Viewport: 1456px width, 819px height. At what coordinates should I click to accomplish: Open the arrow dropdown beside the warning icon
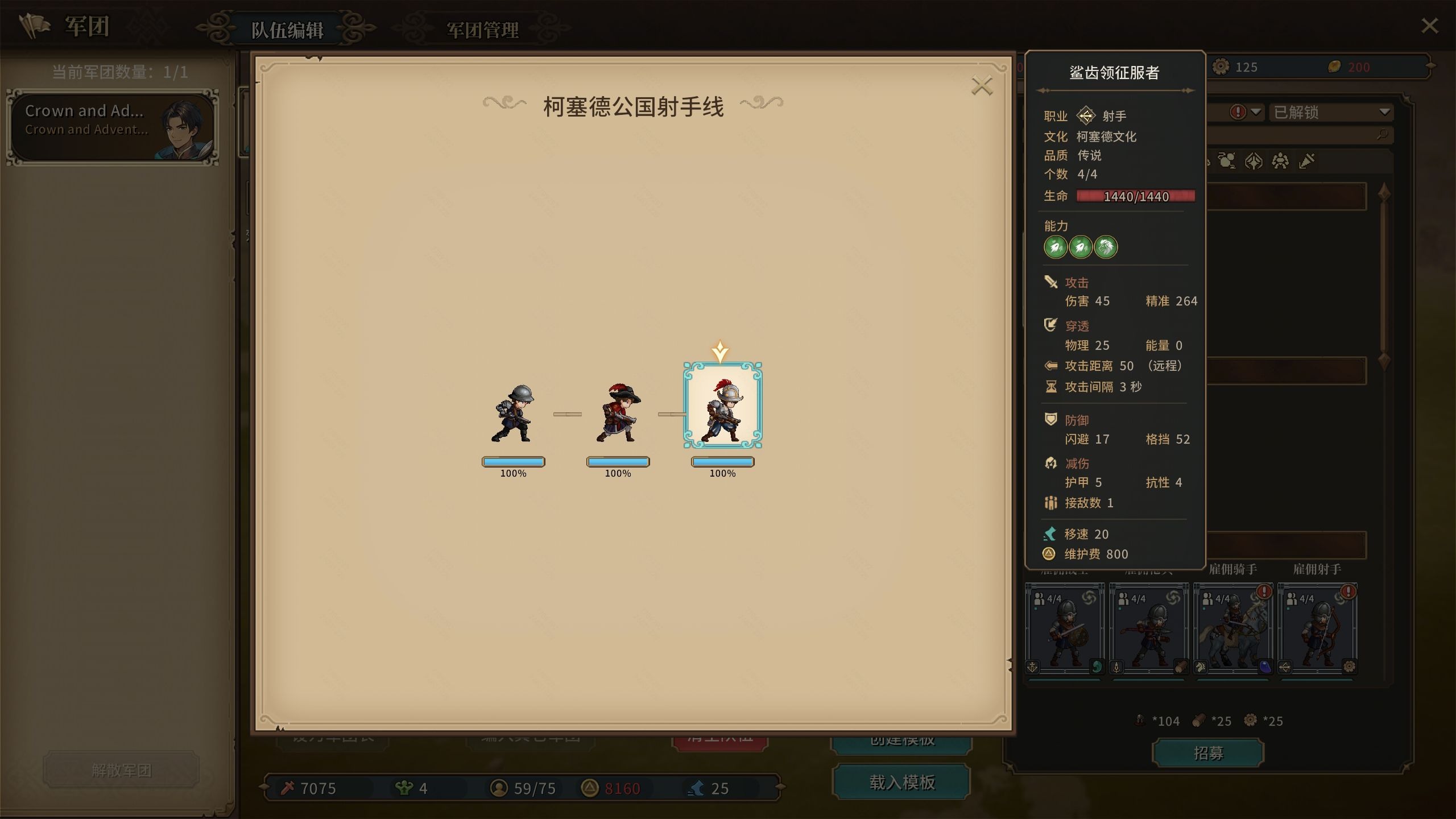coord(1255,113)
